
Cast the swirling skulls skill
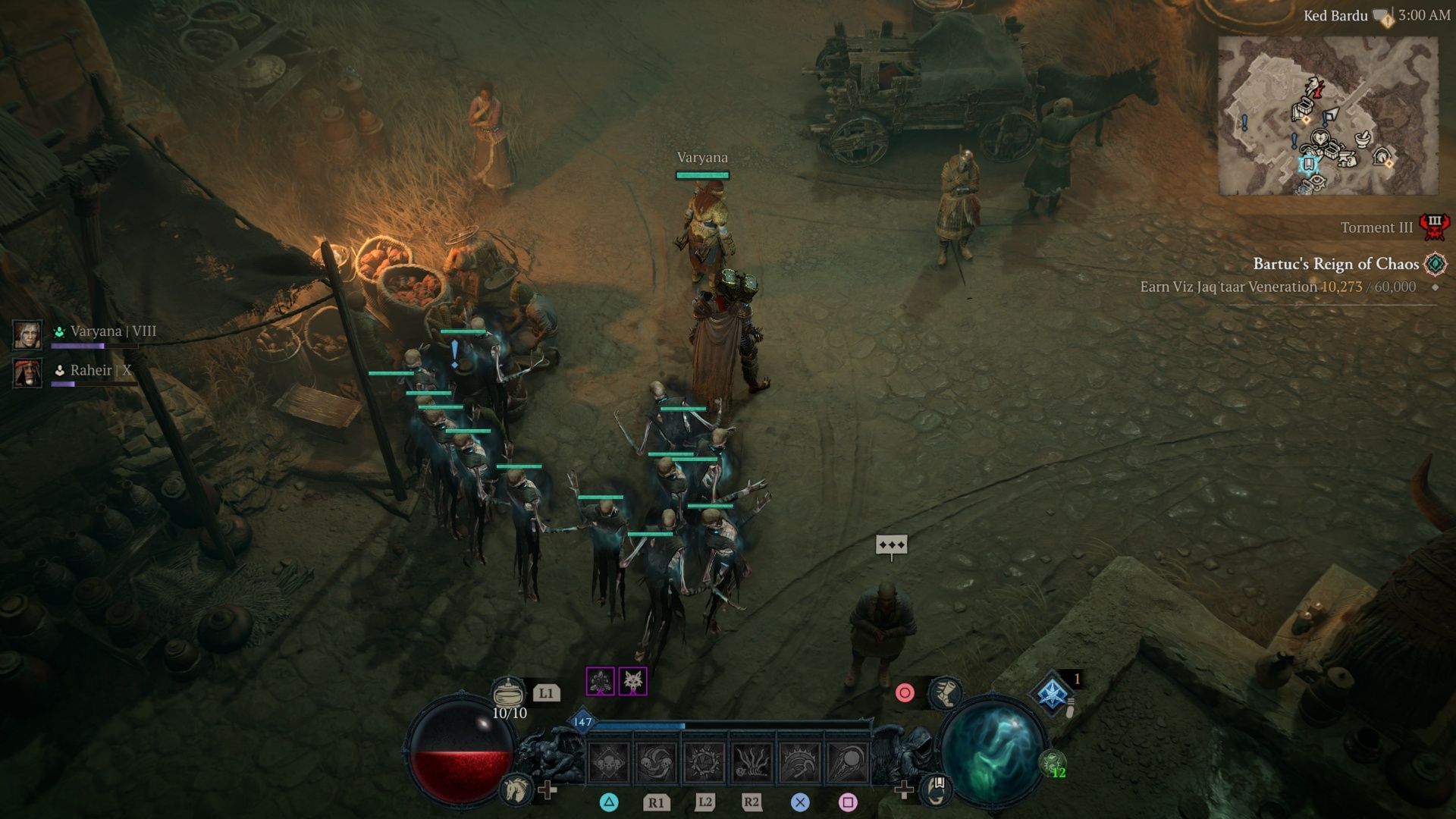(657, 762)
